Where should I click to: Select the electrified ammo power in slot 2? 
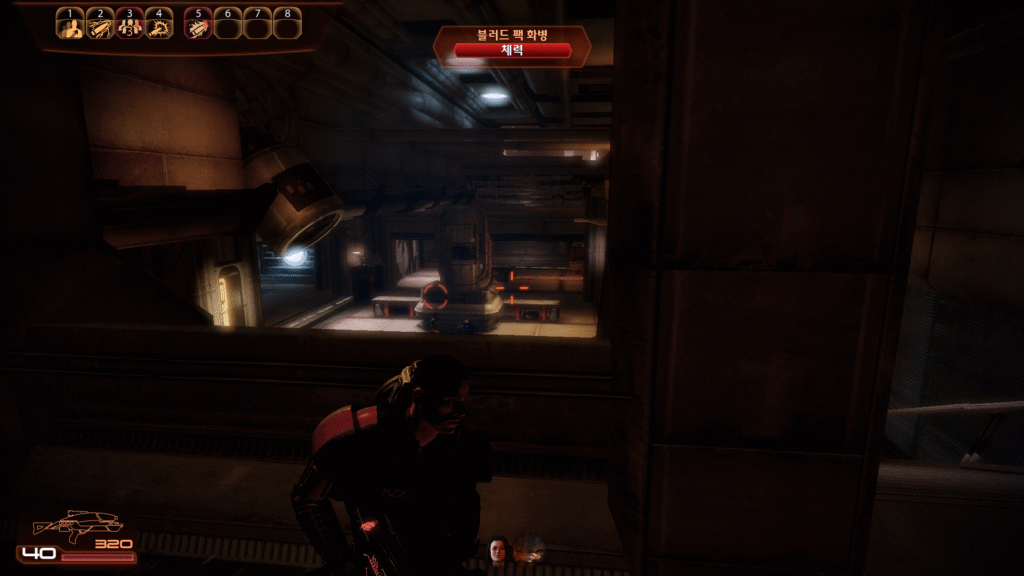[99, 27]
